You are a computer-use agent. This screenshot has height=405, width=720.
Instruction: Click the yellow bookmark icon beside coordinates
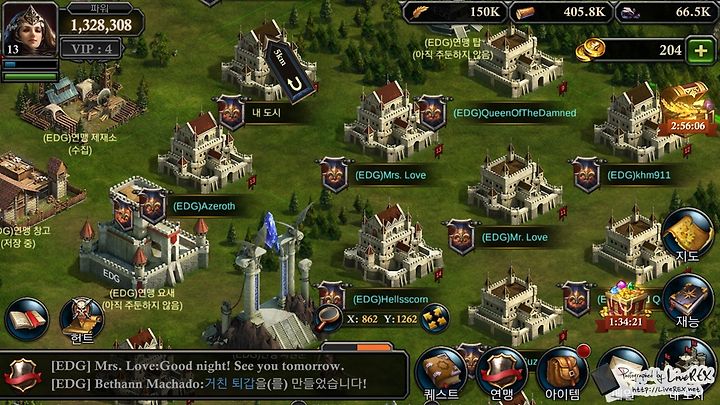click(434, 318)
